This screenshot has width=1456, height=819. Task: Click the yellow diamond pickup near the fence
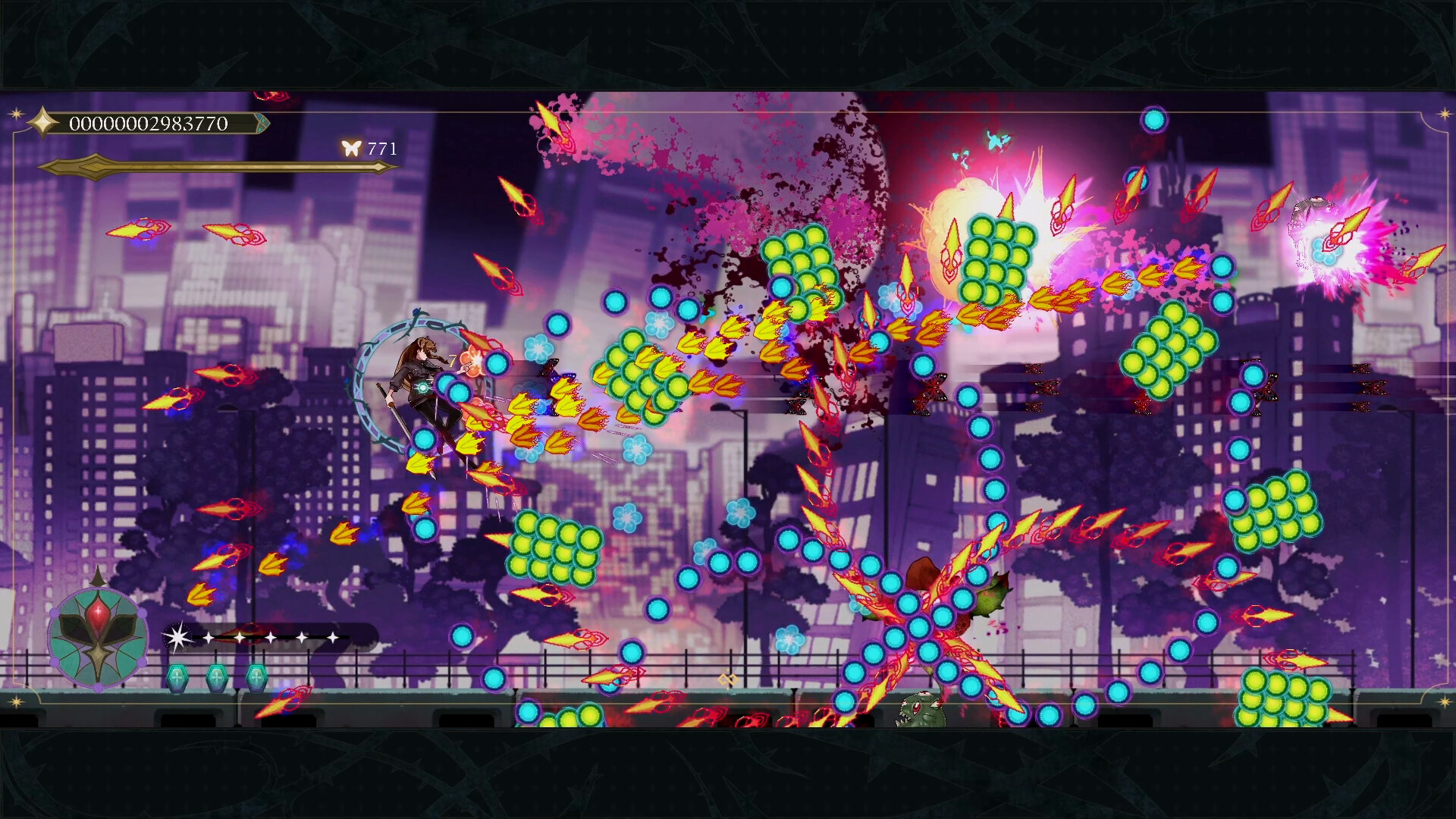(x=729, y=679)
